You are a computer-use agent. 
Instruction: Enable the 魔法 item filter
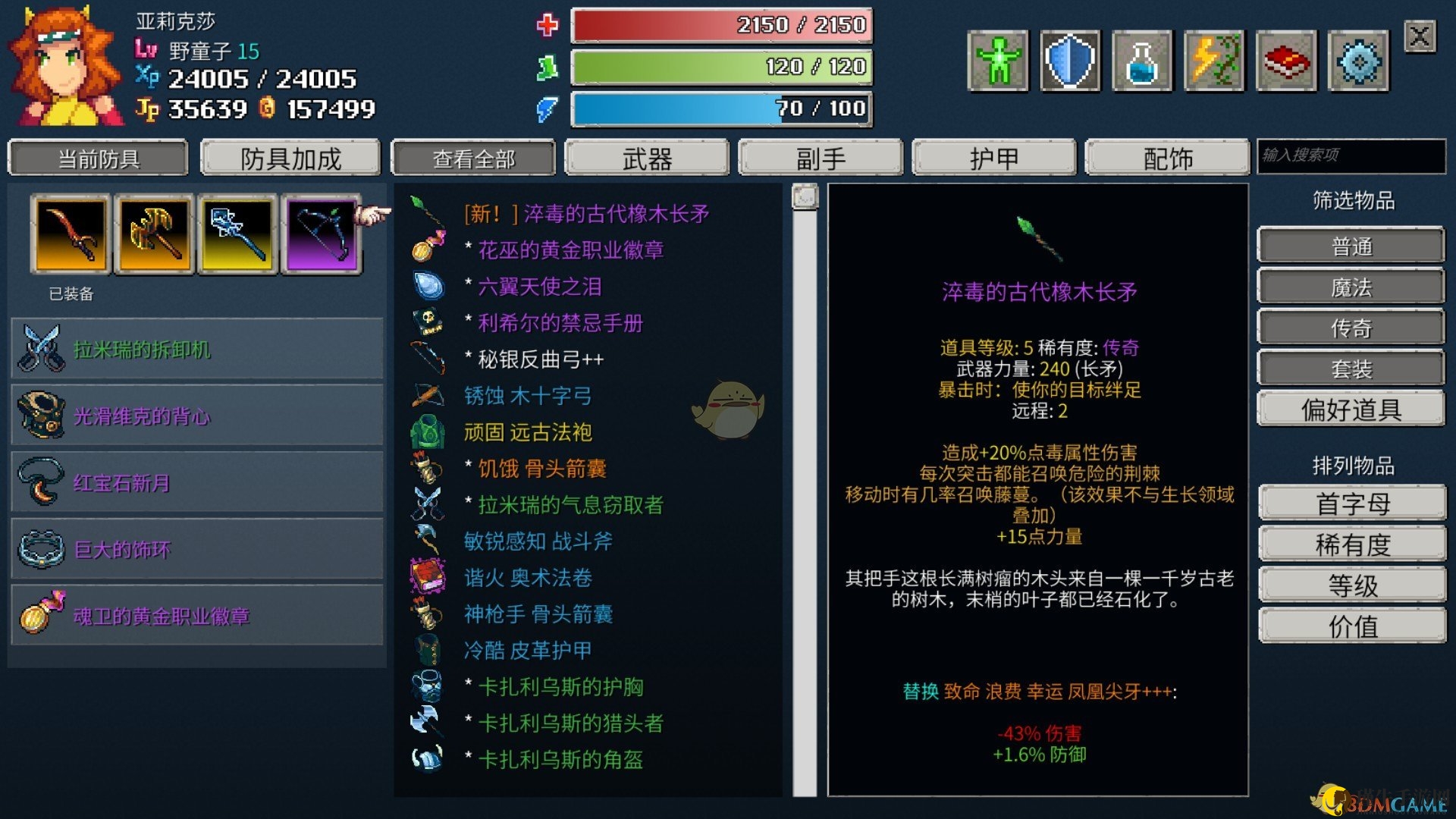[1351, 286]
